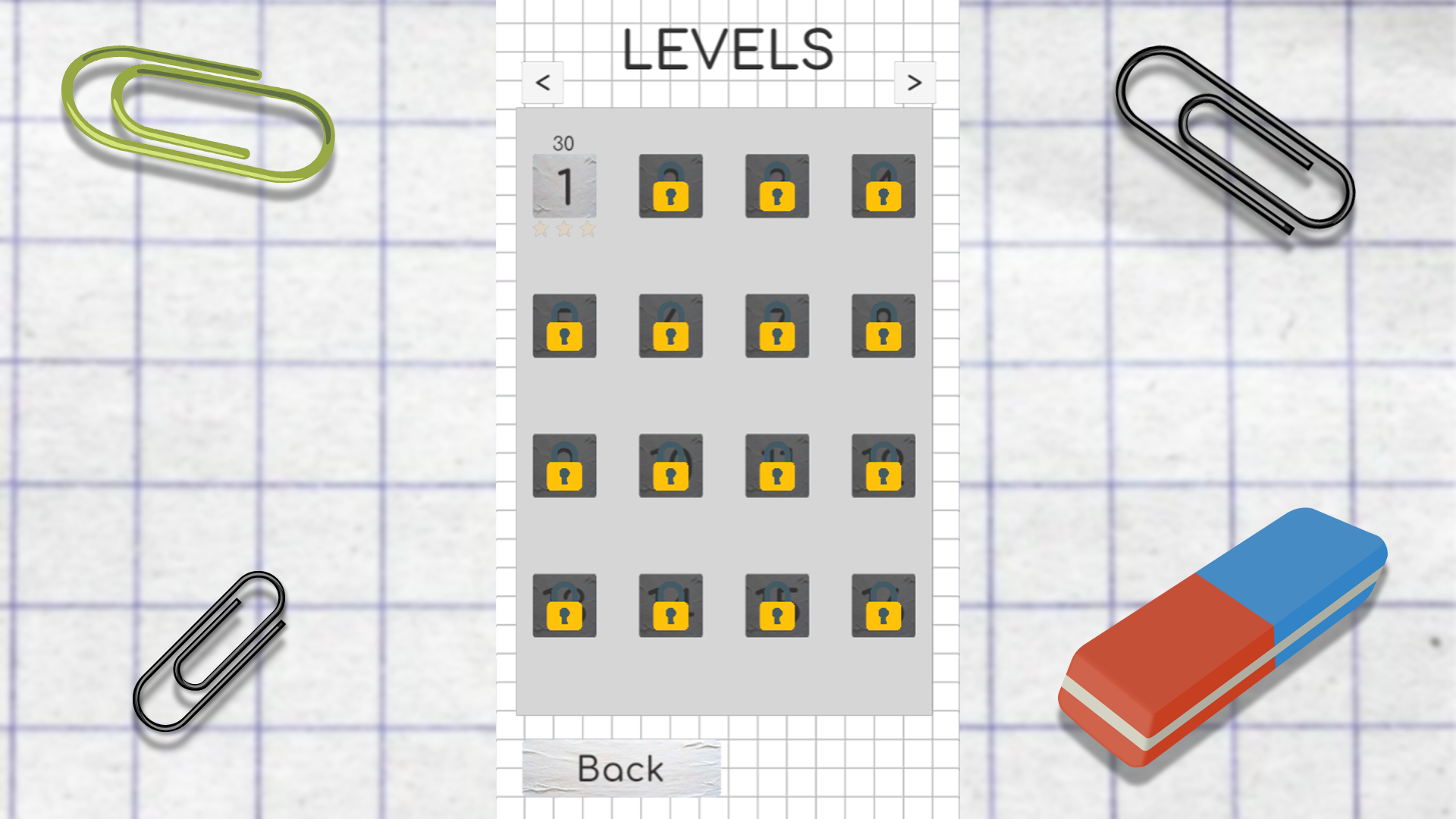
Task: Click the first empty star under level 1
Action: click(x=541, y=227)
